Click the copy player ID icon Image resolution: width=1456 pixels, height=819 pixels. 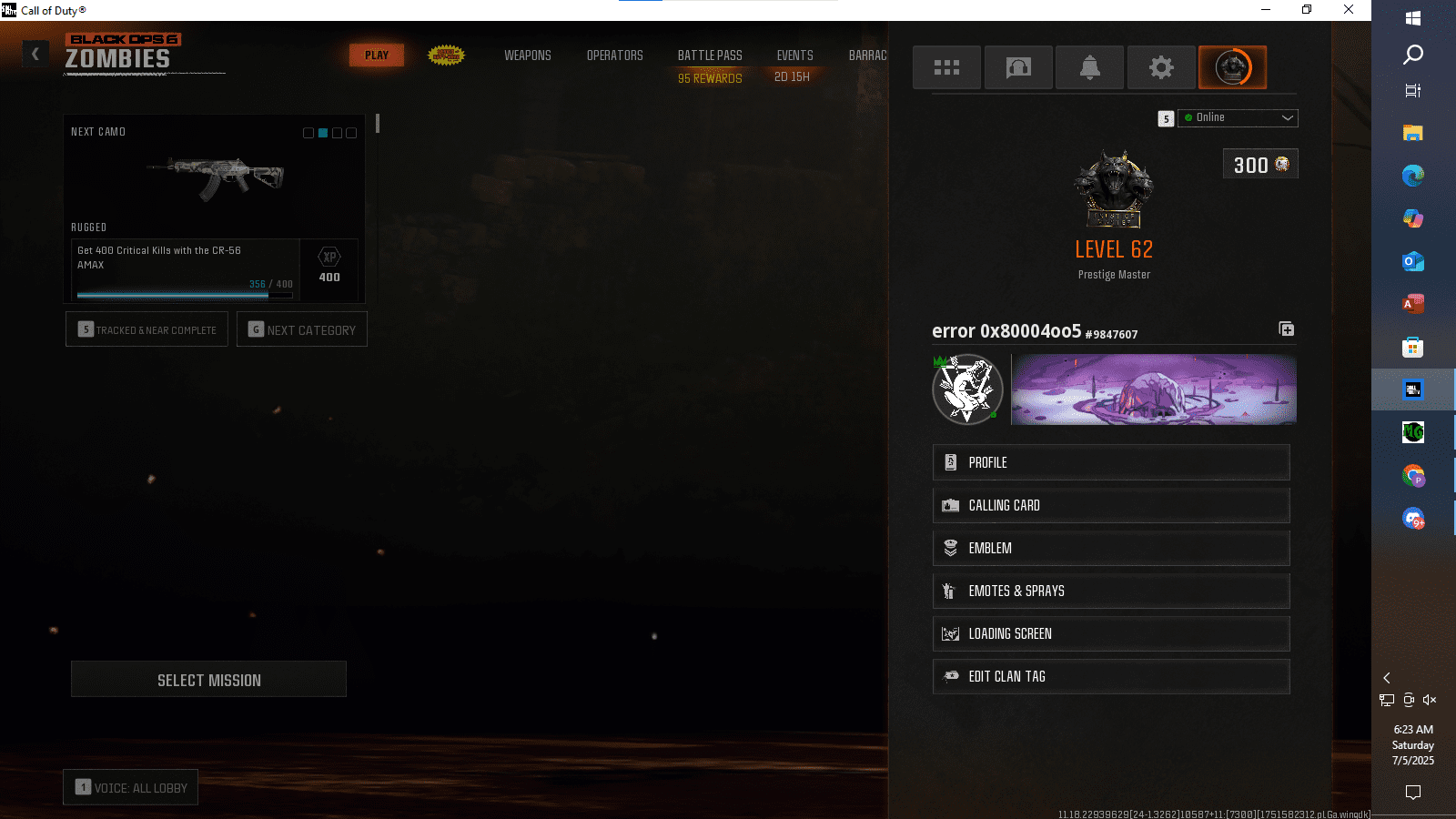(1287, 329)
